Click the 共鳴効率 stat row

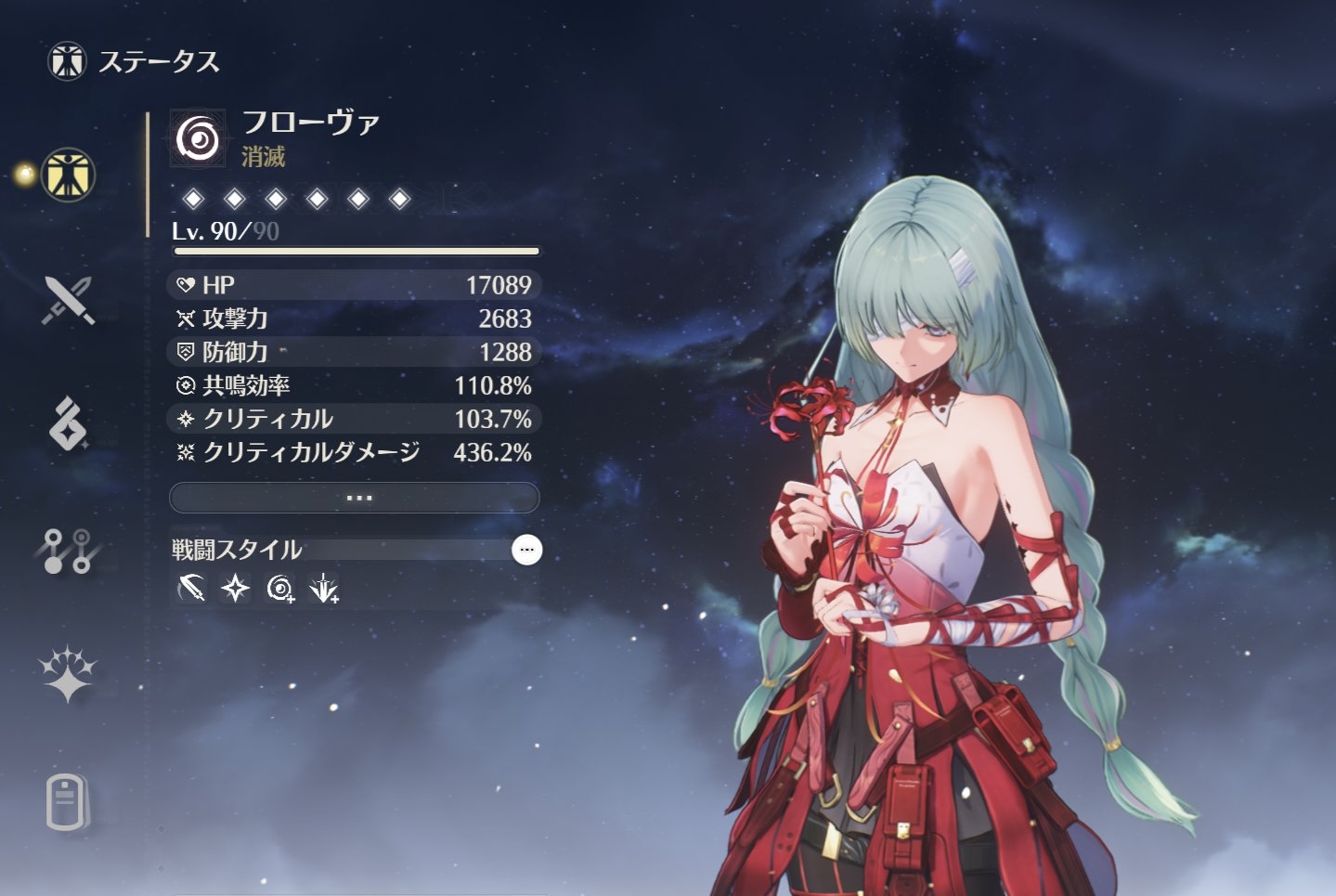[x=355, y=385]
